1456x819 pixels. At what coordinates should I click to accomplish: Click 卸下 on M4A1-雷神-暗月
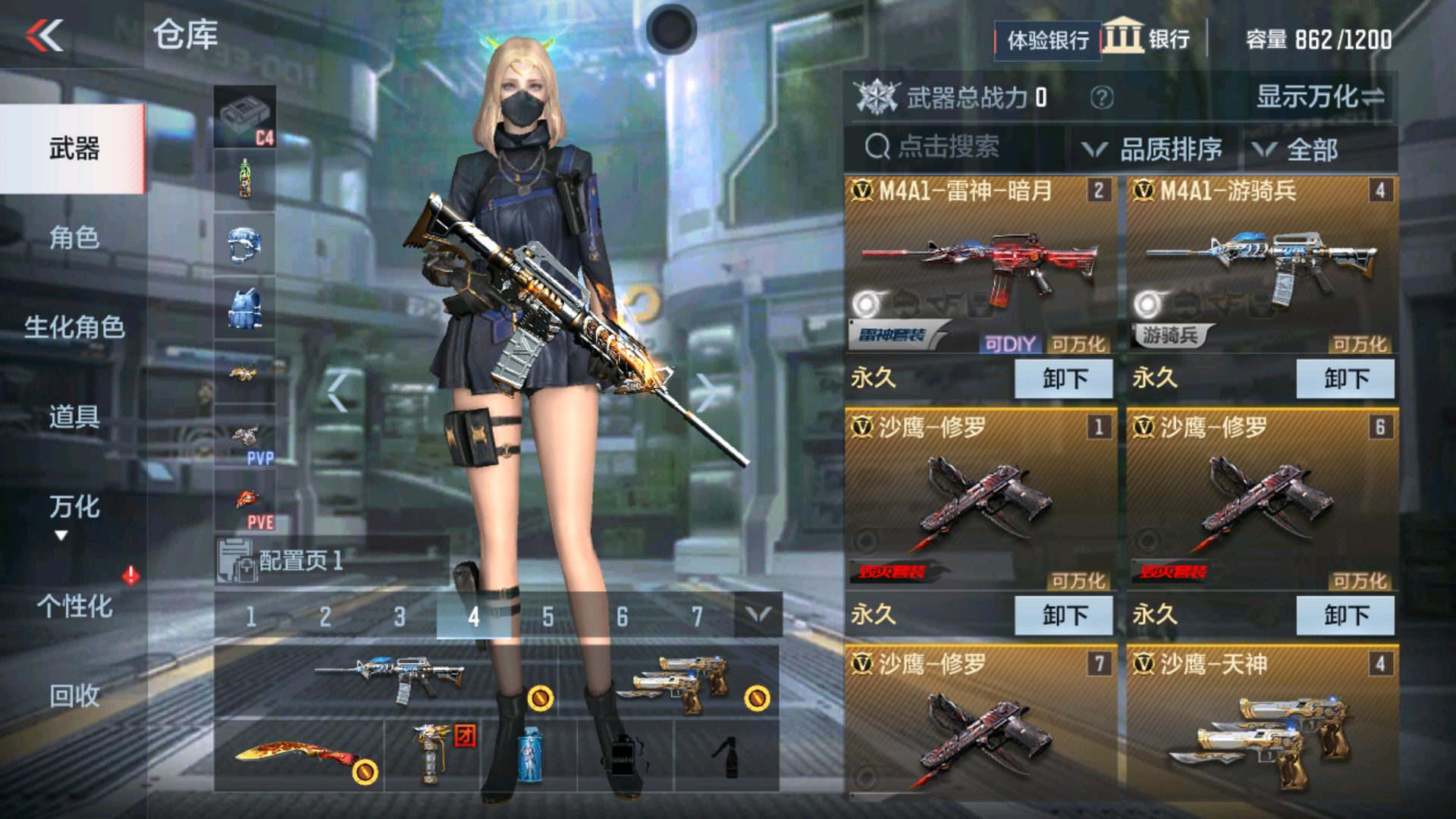point(1065,379)
